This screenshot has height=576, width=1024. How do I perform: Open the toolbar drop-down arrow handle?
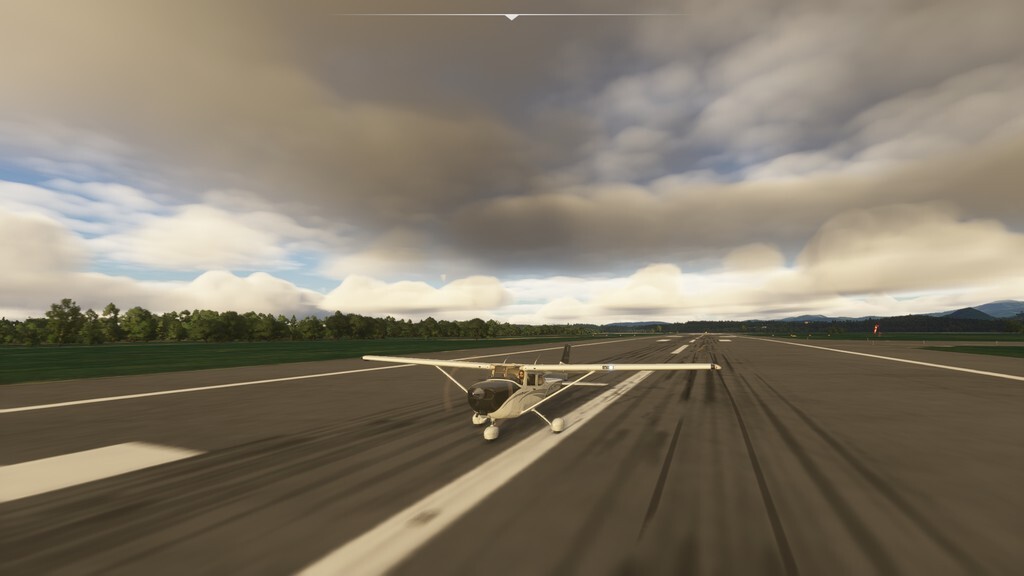coord(511,17)
